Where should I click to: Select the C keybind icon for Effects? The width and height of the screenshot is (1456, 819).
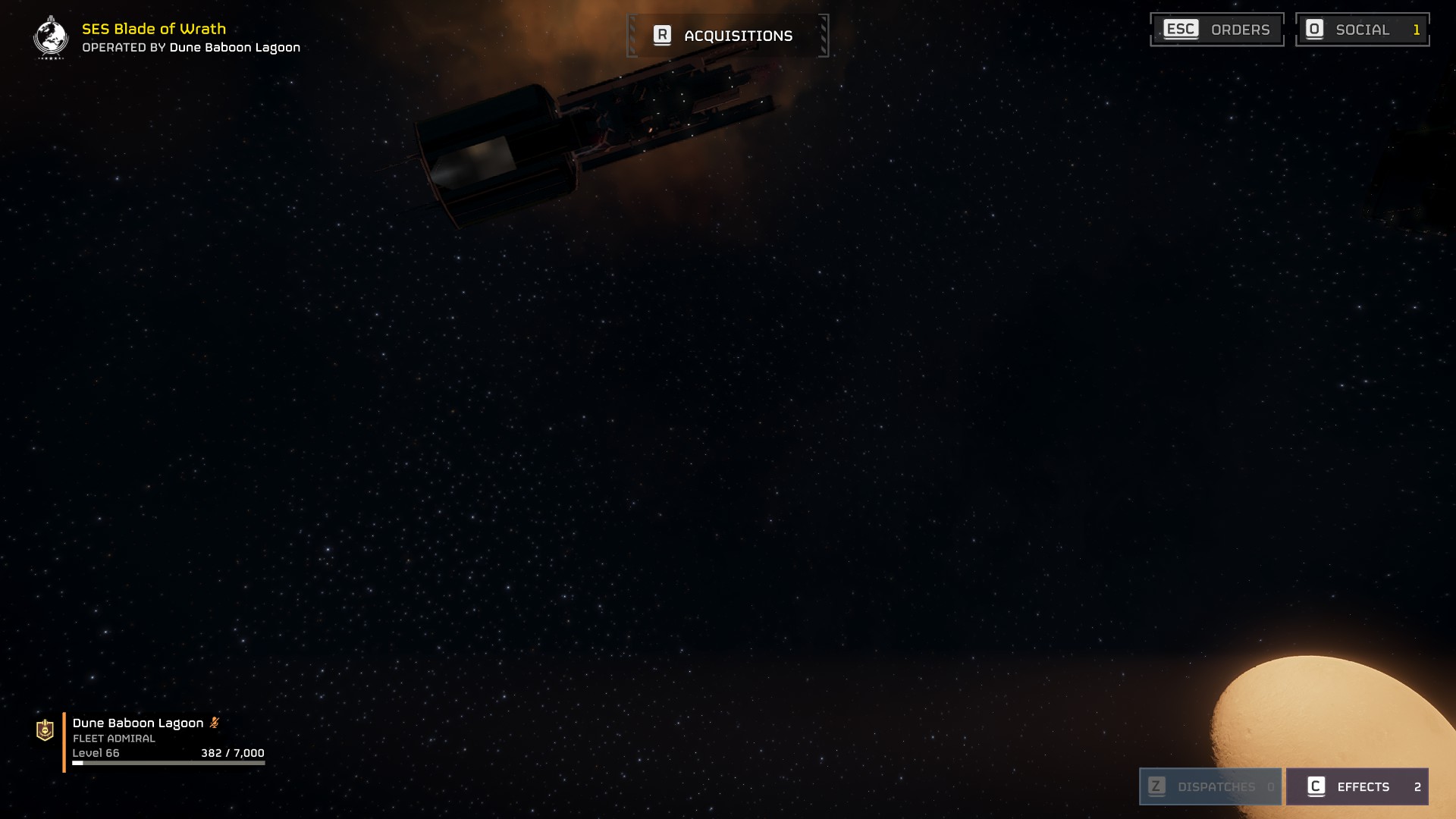(1317, 786)
